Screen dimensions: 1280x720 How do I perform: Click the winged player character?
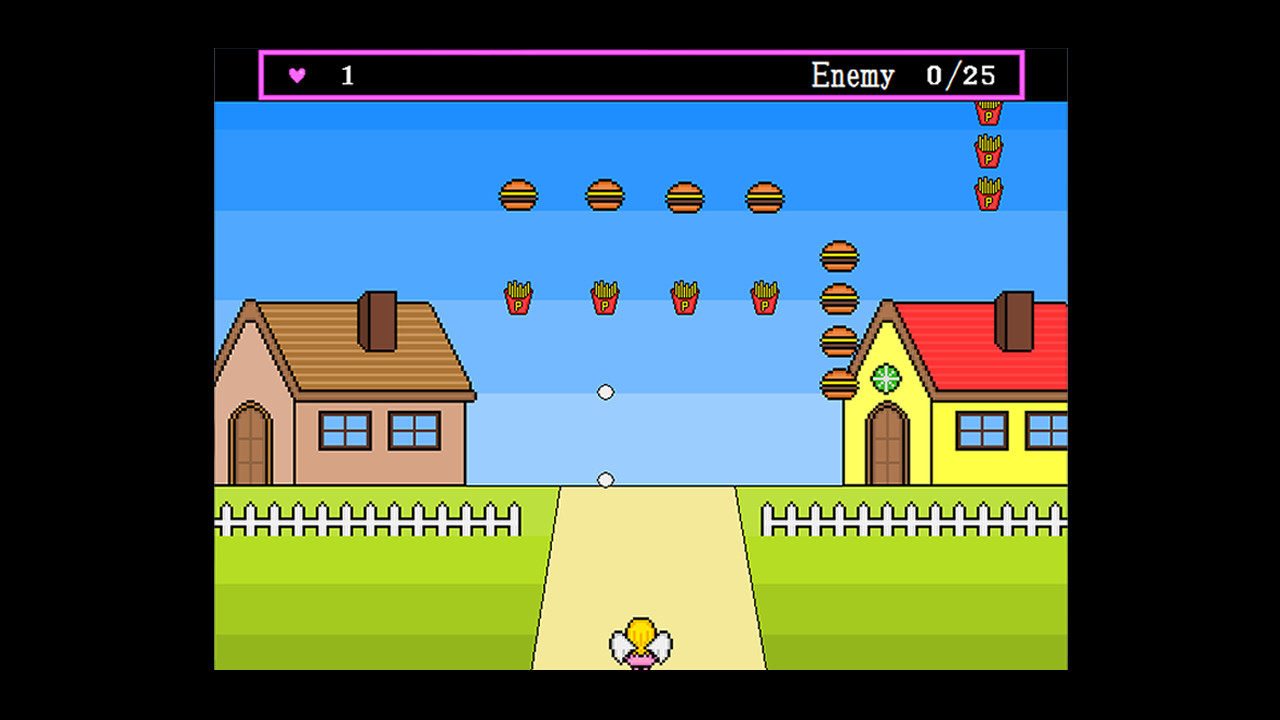[640, 641]
